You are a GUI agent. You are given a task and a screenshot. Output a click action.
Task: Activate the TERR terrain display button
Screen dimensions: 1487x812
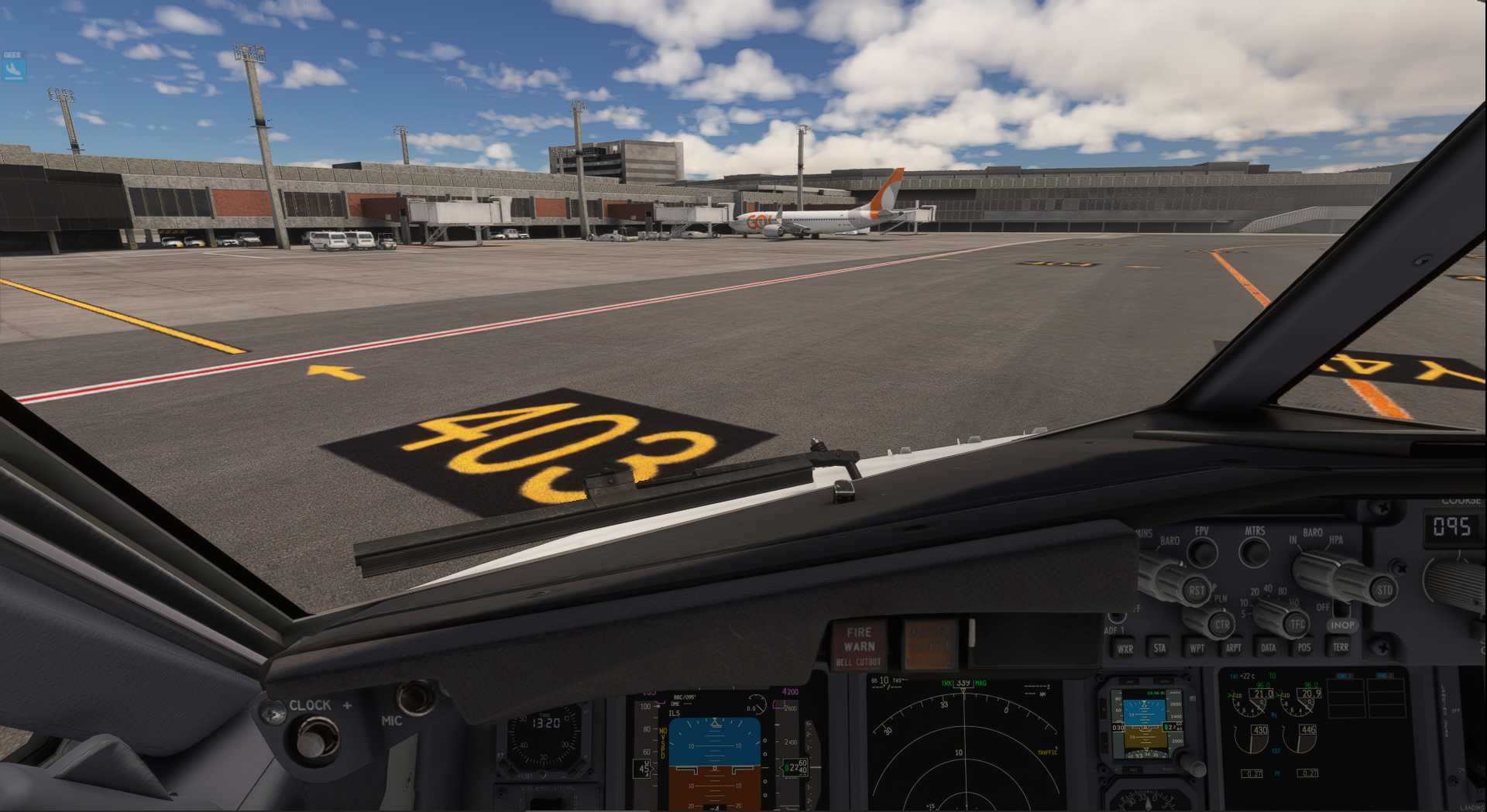[x=1340, y=646]
